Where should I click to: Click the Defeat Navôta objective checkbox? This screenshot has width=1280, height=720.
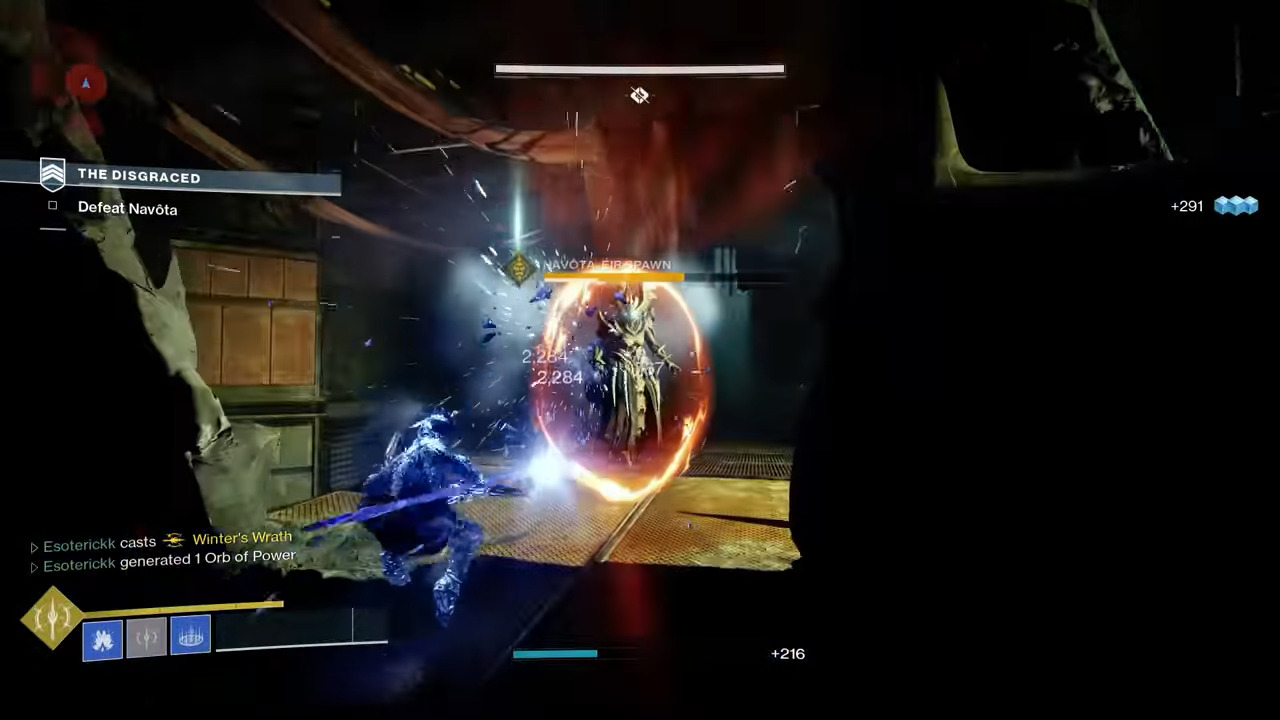pos(53,206)
